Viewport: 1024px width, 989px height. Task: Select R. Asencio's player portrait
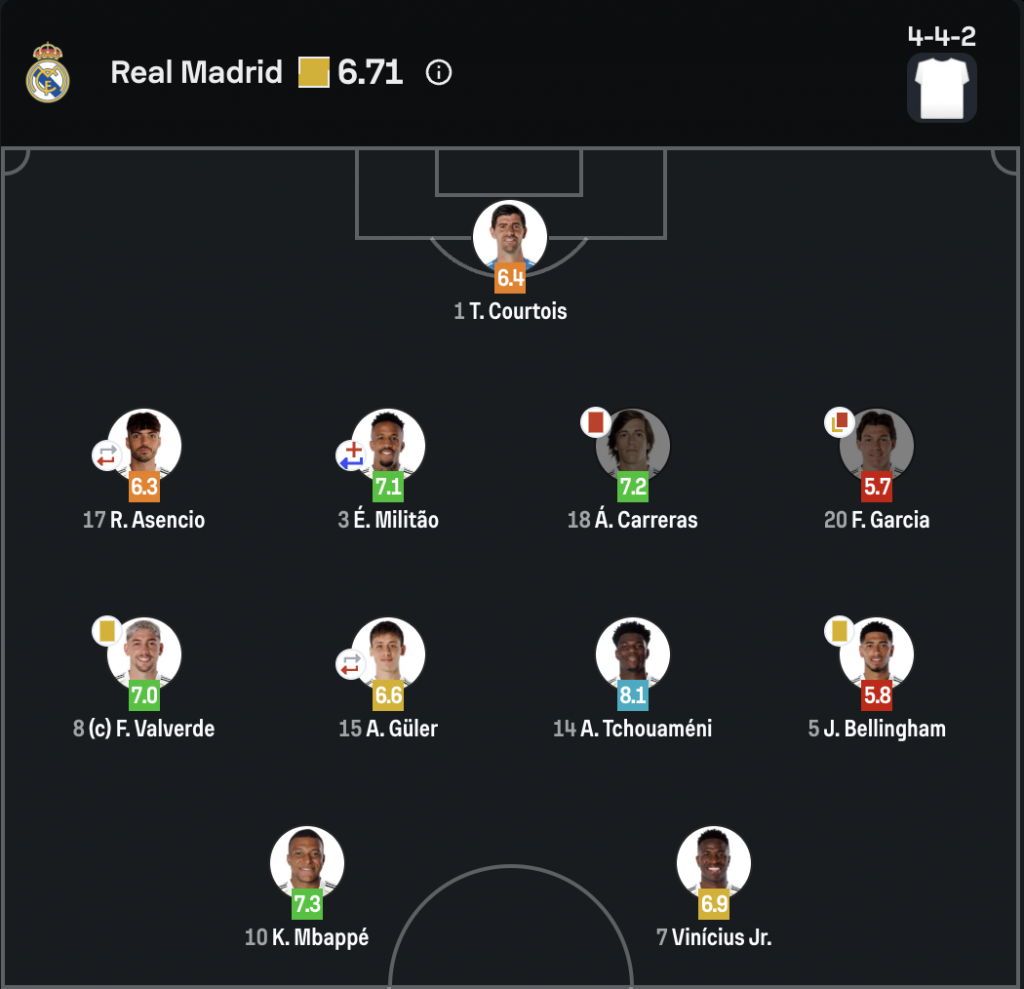tap(145, 445)
